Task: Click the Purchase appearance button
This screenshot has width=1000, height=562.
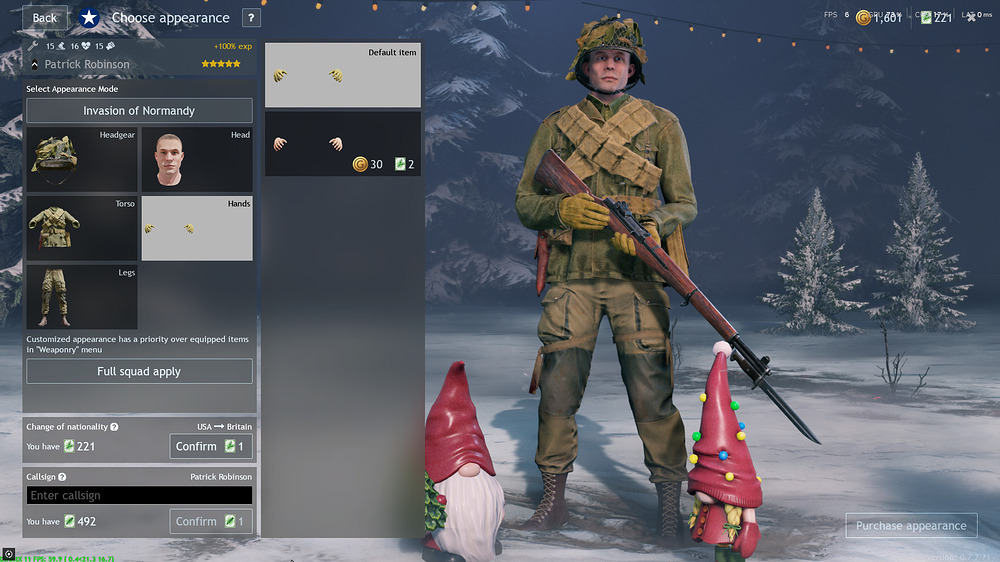Action: click(x=910, y=526)
